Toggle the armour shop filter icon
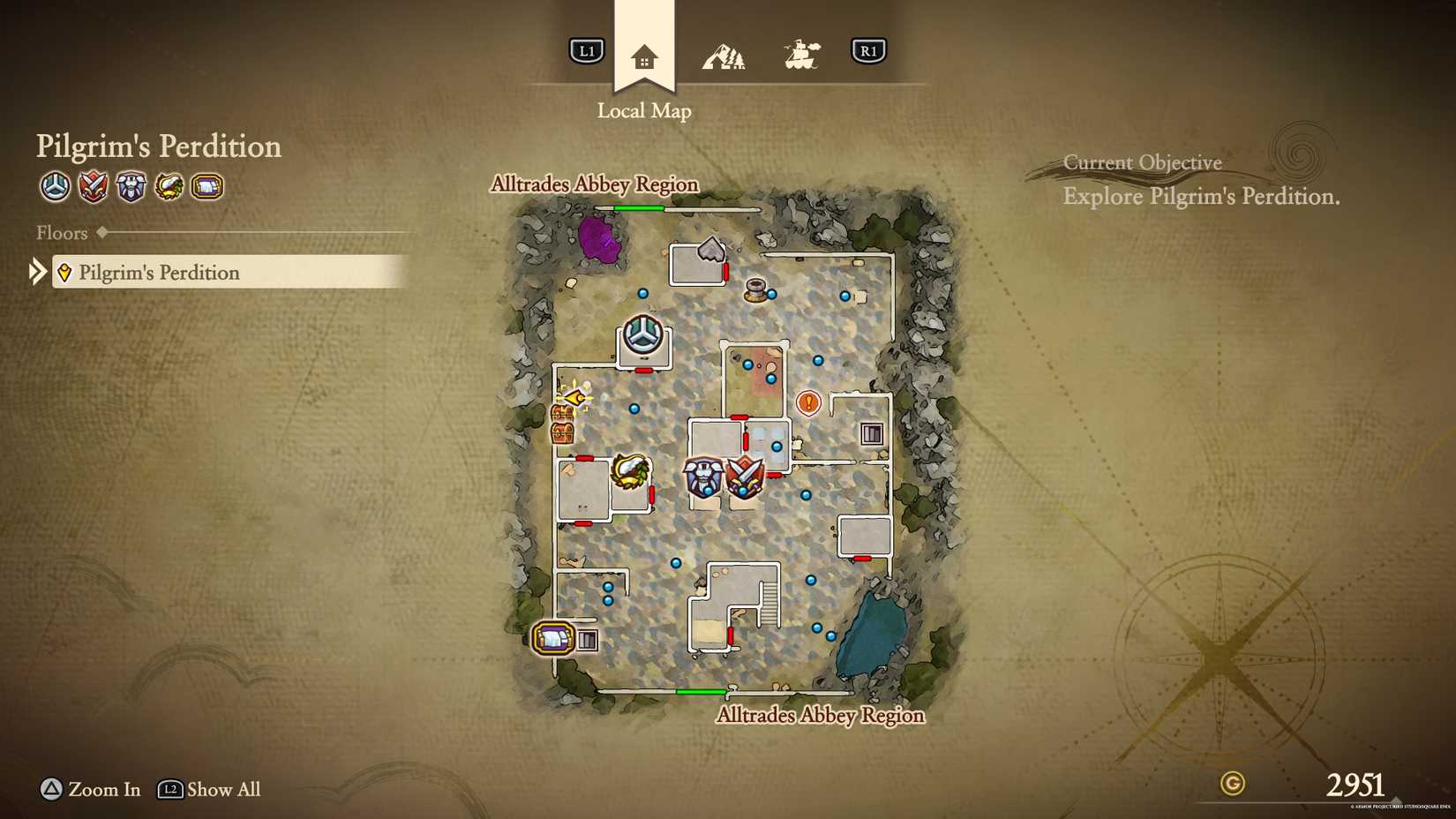The image size is (1456, 819). click(131, 187)
